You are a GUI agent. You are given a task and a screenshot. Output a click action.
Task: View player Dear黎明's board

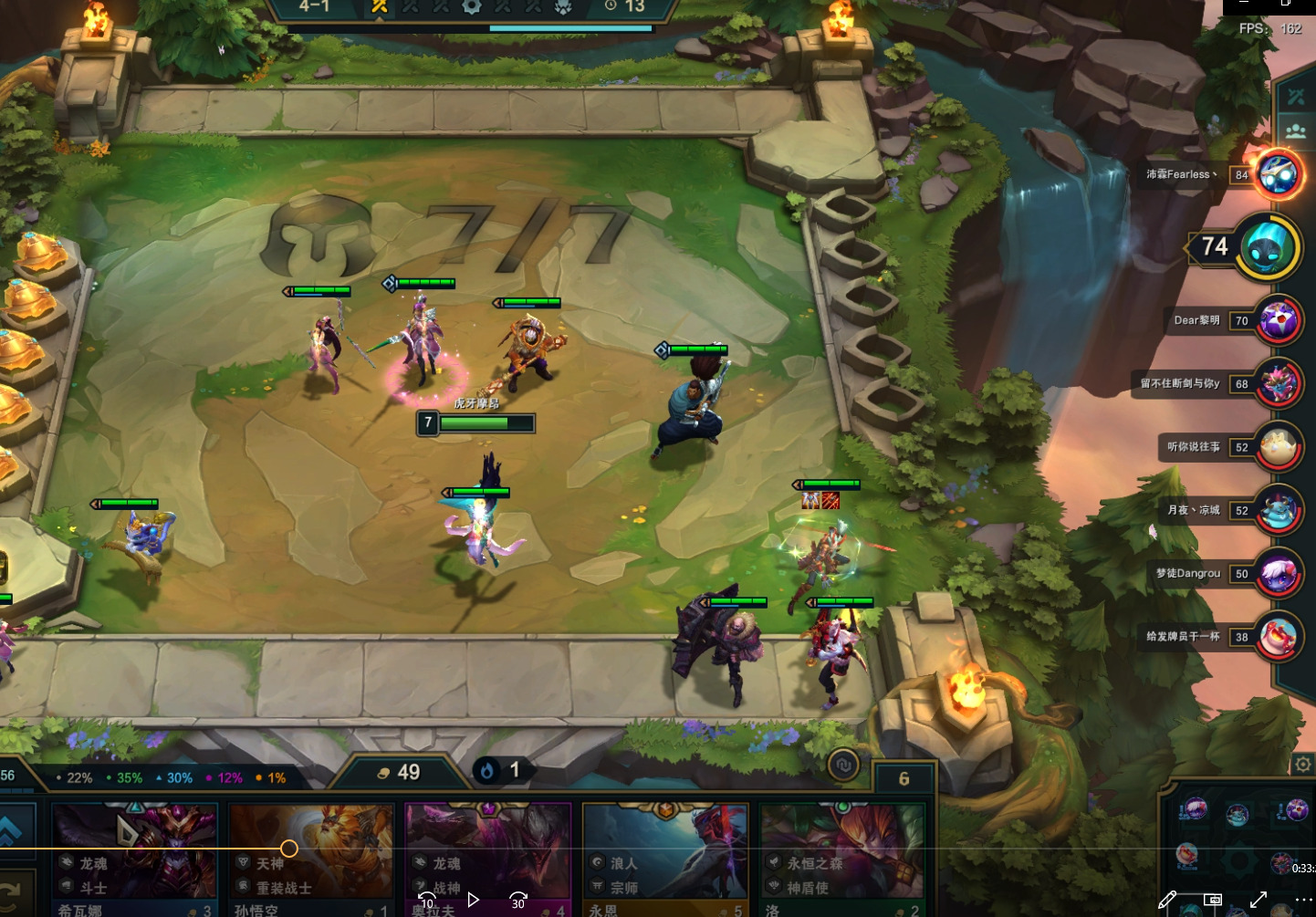point(1279,320)
